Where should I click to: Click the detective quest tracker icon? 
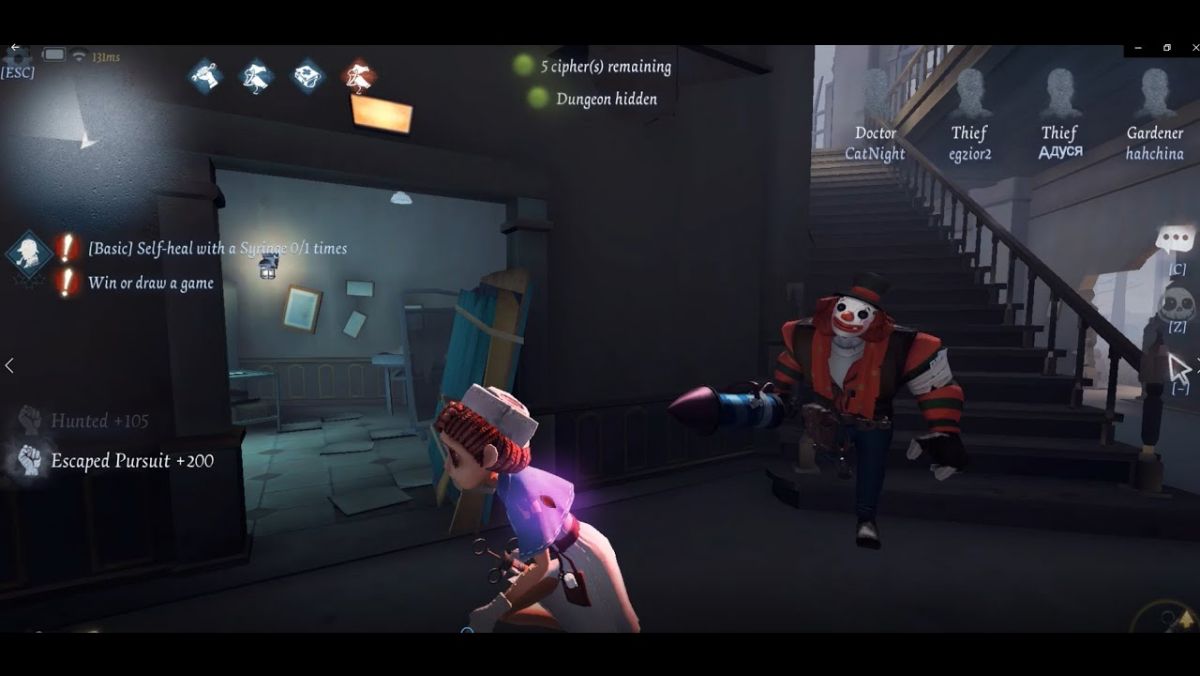point(29,254)
